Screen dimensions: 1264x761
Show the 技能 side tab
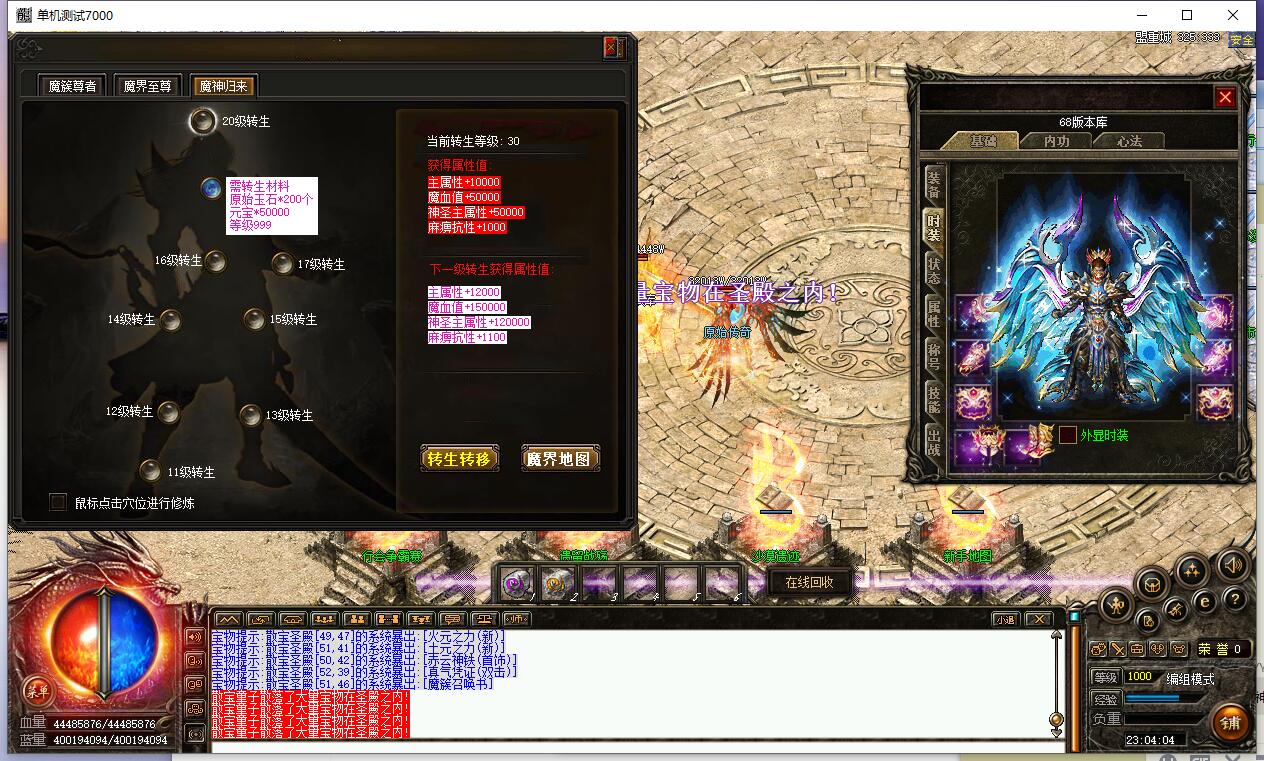[x=933, y=397]
